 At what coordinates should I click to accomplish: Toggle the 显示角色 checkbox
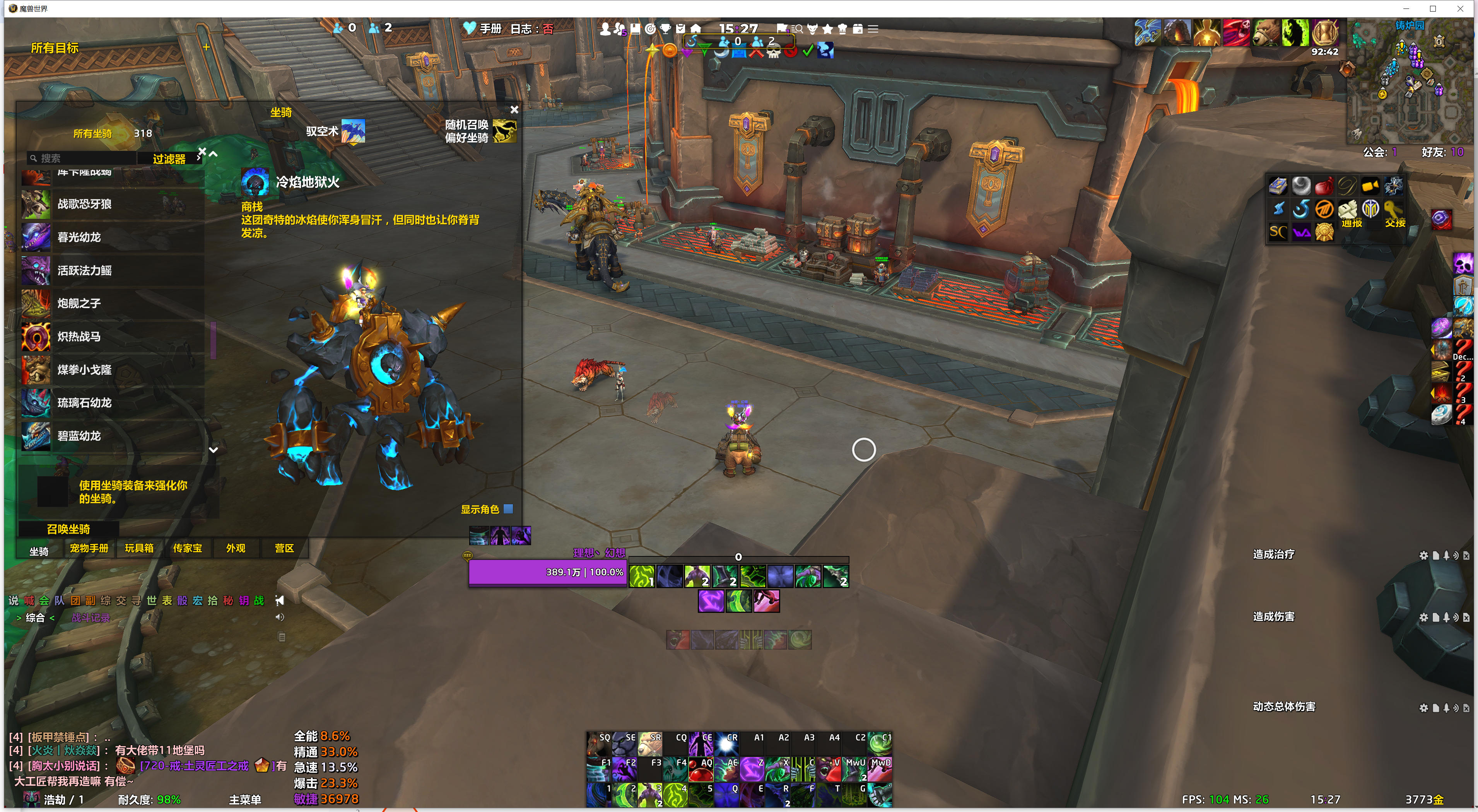(508, 508)
